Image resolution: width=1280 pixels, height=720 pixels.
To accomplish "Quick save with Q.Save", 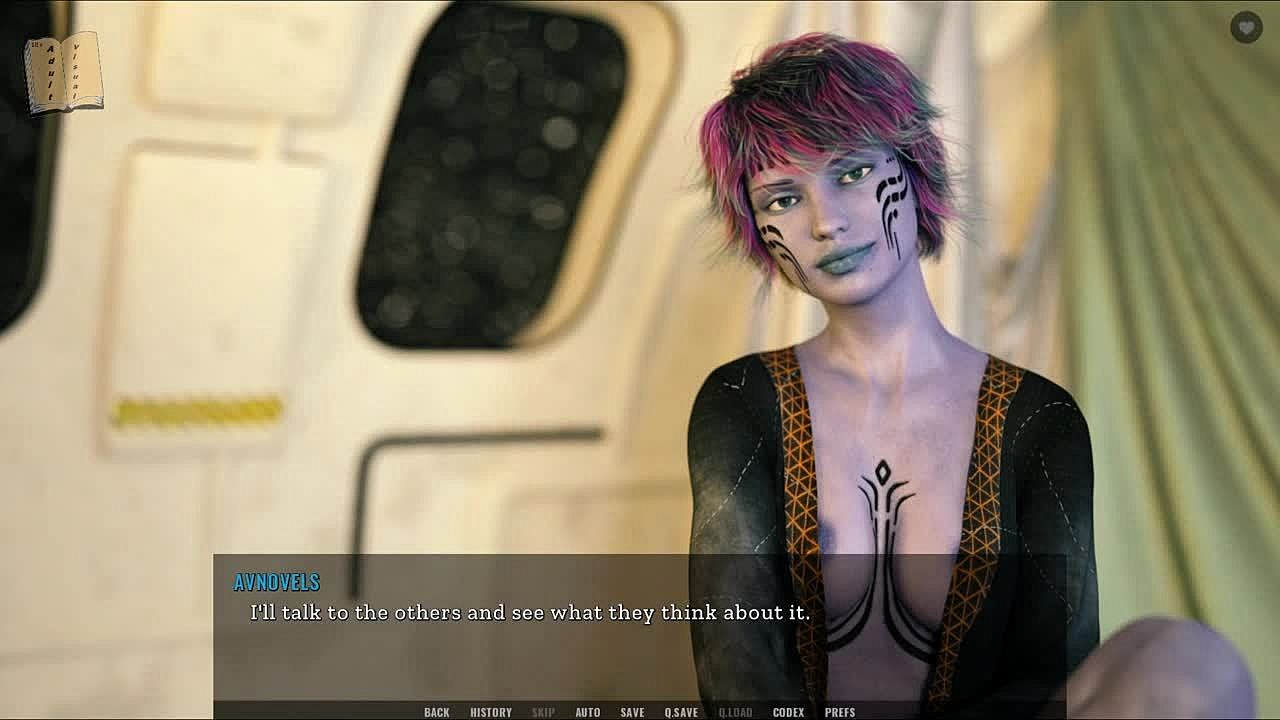I will click(681, 712).
